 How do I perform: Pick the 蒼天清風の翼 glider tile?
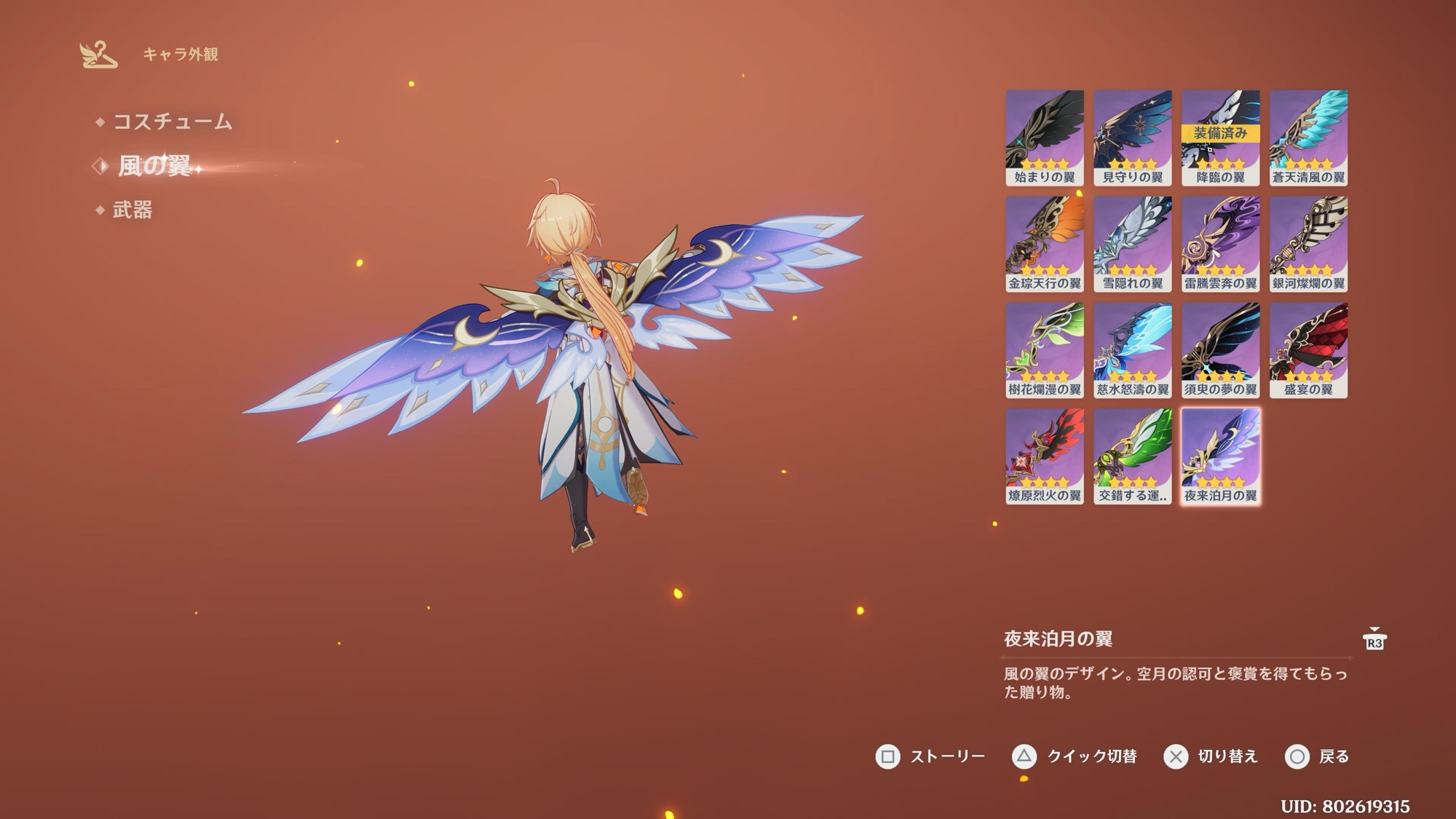[1308, 138]
